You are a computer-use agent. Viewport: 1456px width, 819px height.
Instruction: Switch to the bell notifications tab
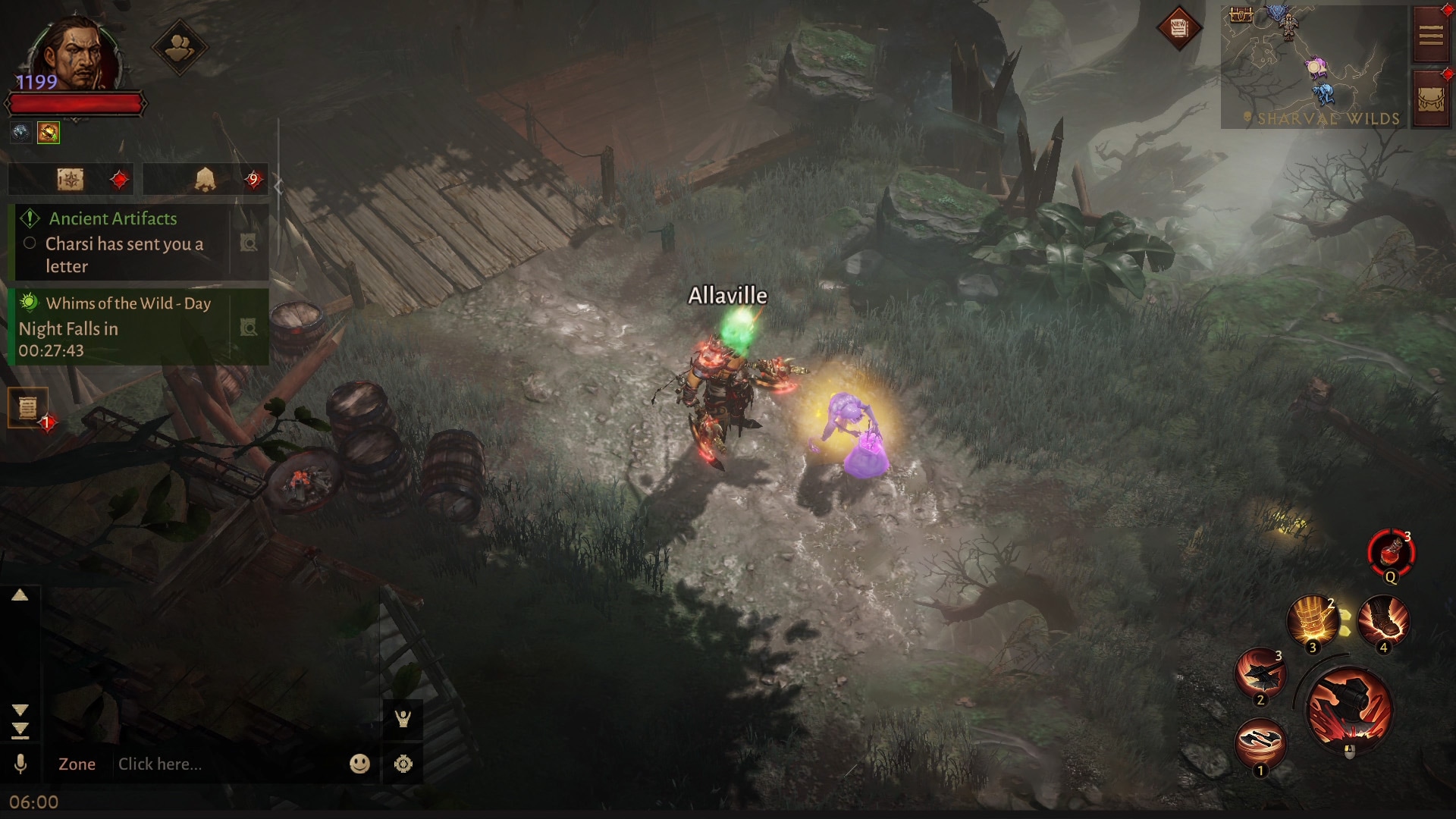[205, 180]
